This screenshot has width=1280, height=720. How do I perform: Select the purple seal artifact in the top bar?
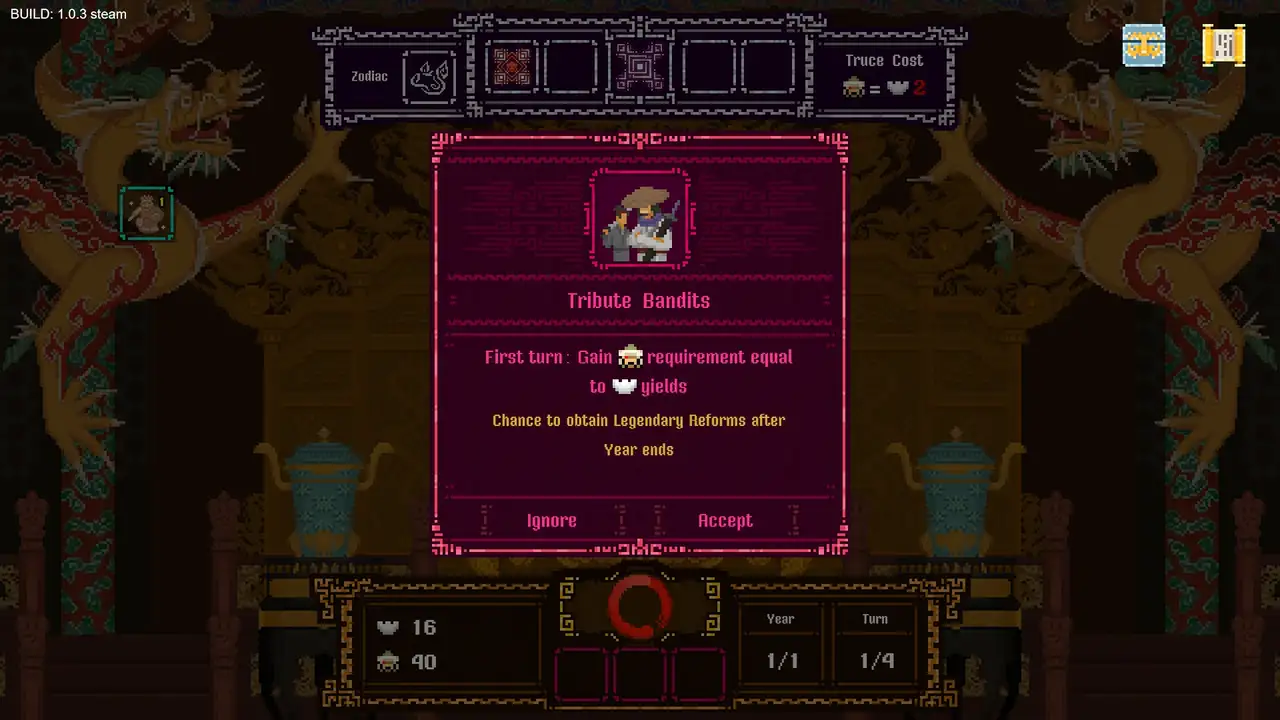pyautogui.click(x=640, y=67)
